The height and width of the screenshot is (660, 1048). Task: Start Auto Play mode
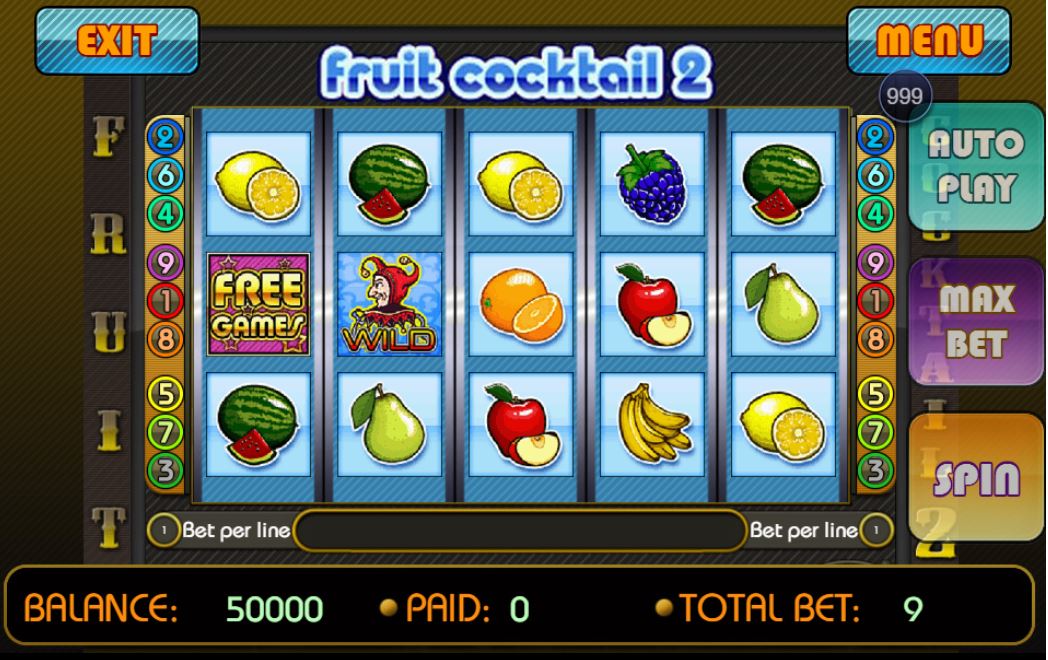click(x=975, y=166)
